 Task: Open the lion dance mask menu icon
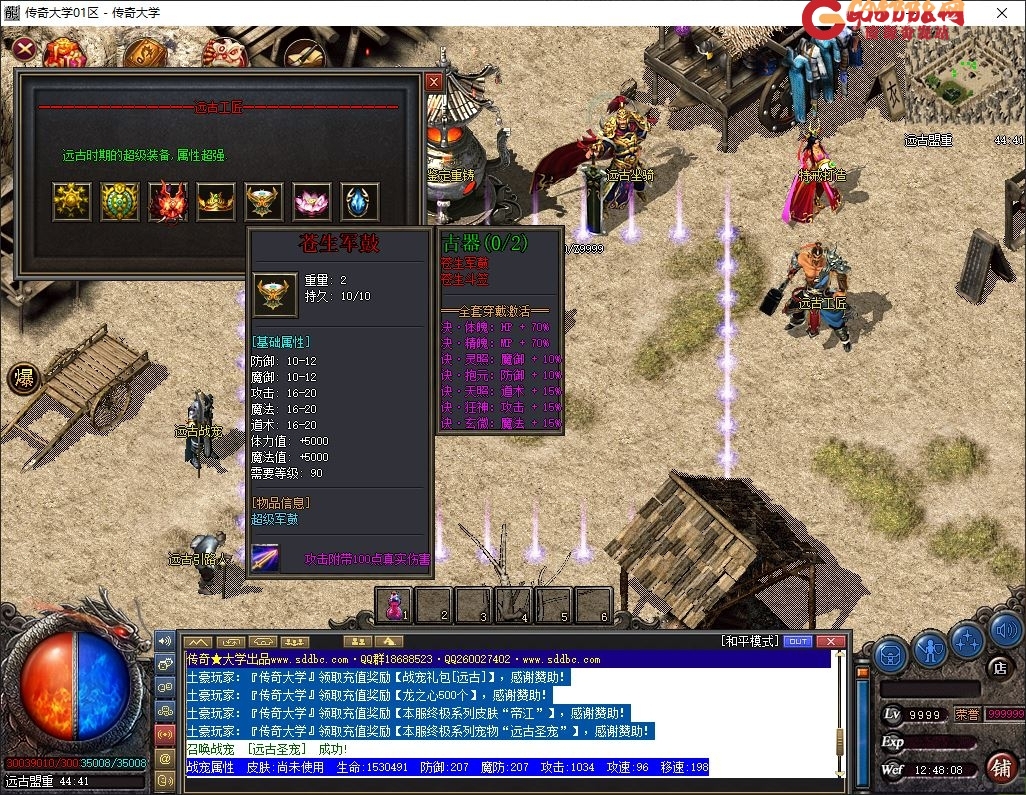pyautogui.click(x=224, y=52)
